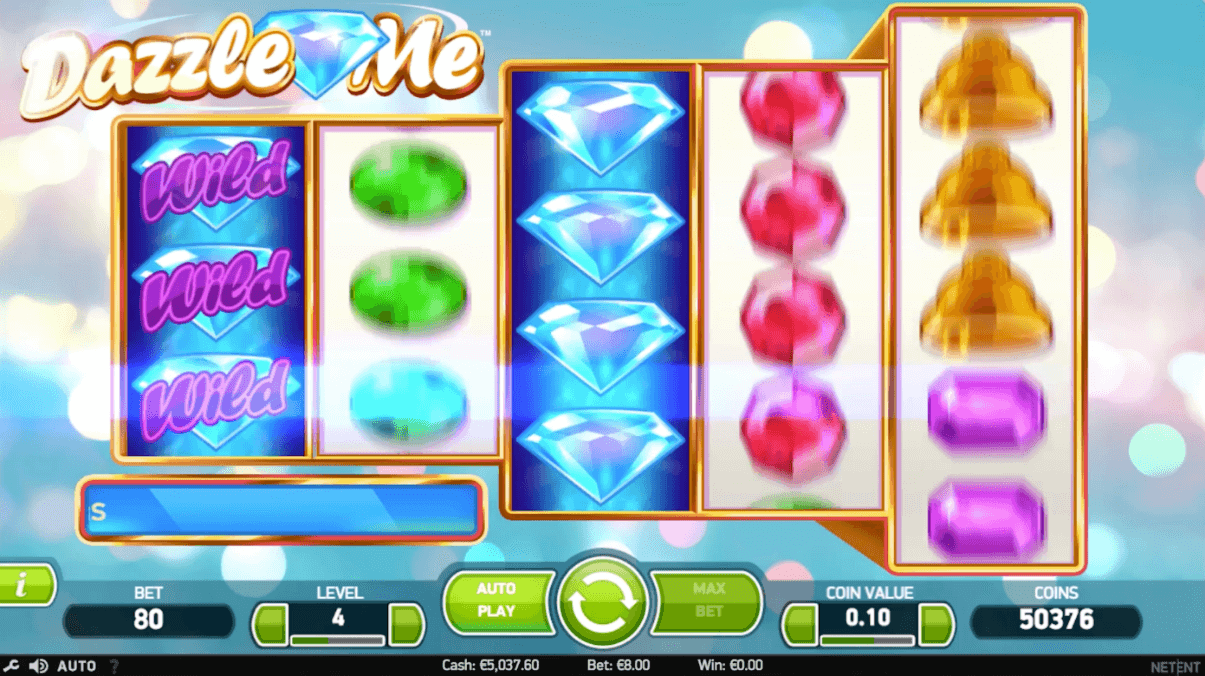Open game settings via the wrench icon
The height and width of the screenshot is (676, 1205).
coord(11,665)
